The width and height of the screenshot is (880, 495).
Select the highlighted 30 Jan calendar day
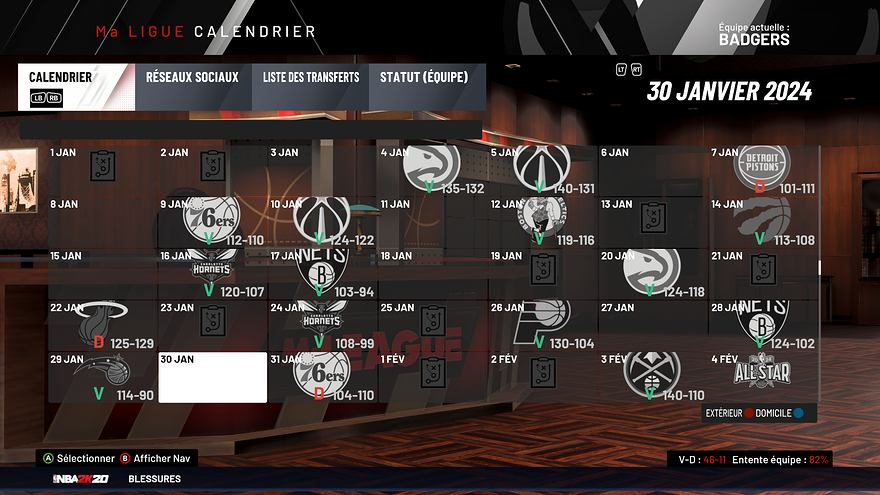coord(213,377)
